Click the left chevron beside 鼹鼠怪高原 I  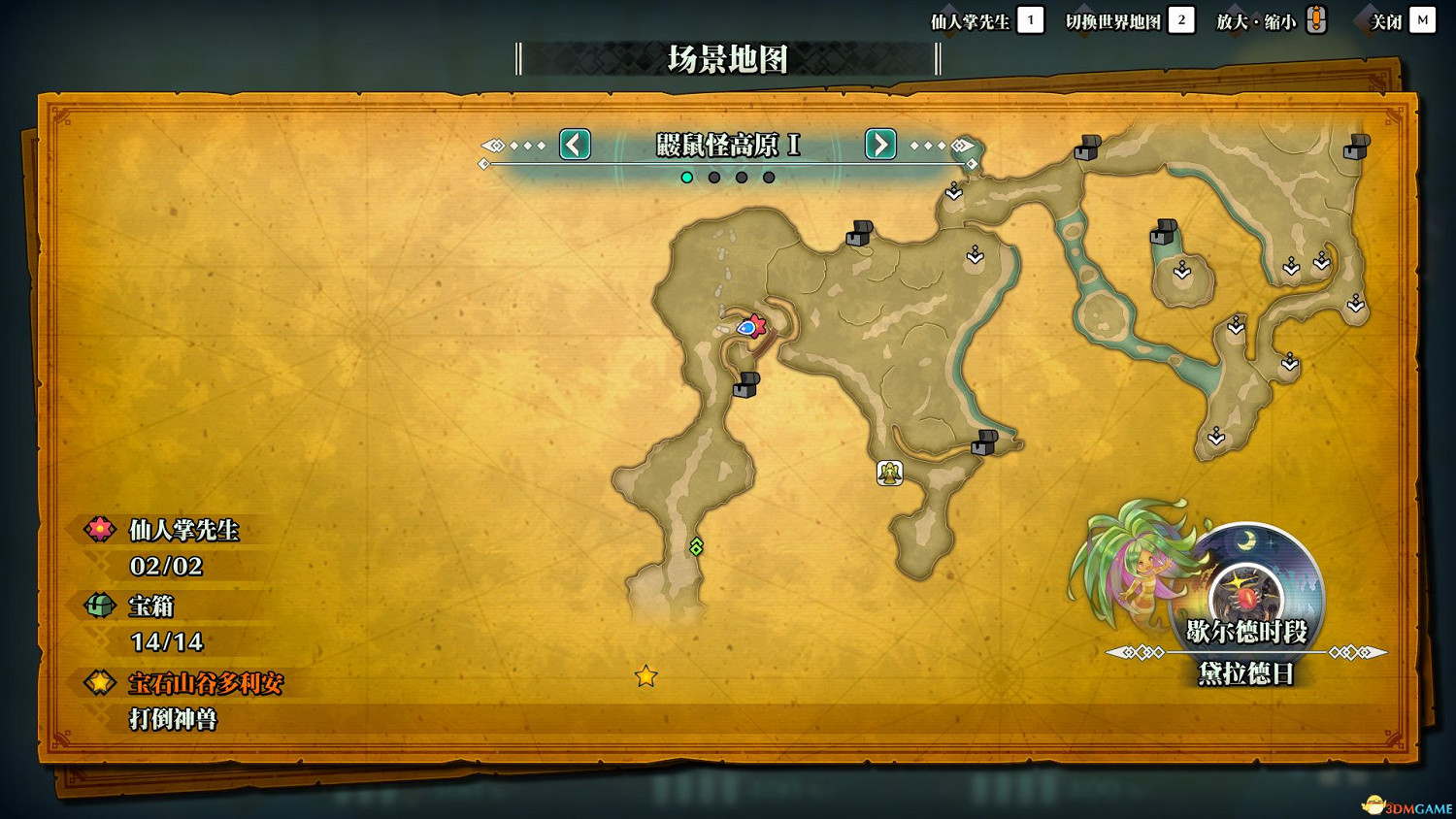pyautogui.click(x=574, y=145)
